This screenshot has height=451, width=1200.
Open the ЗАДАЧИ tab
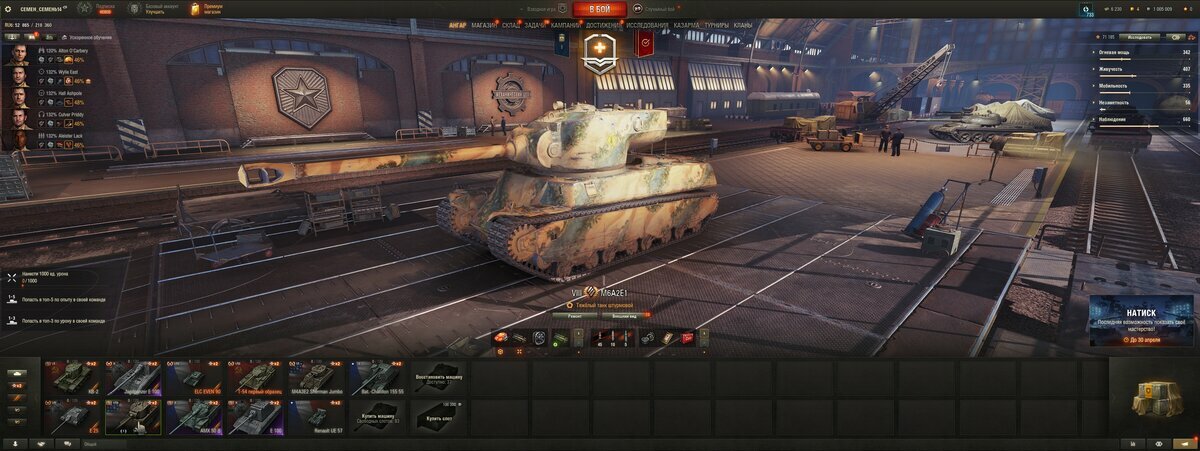[535, 24]
